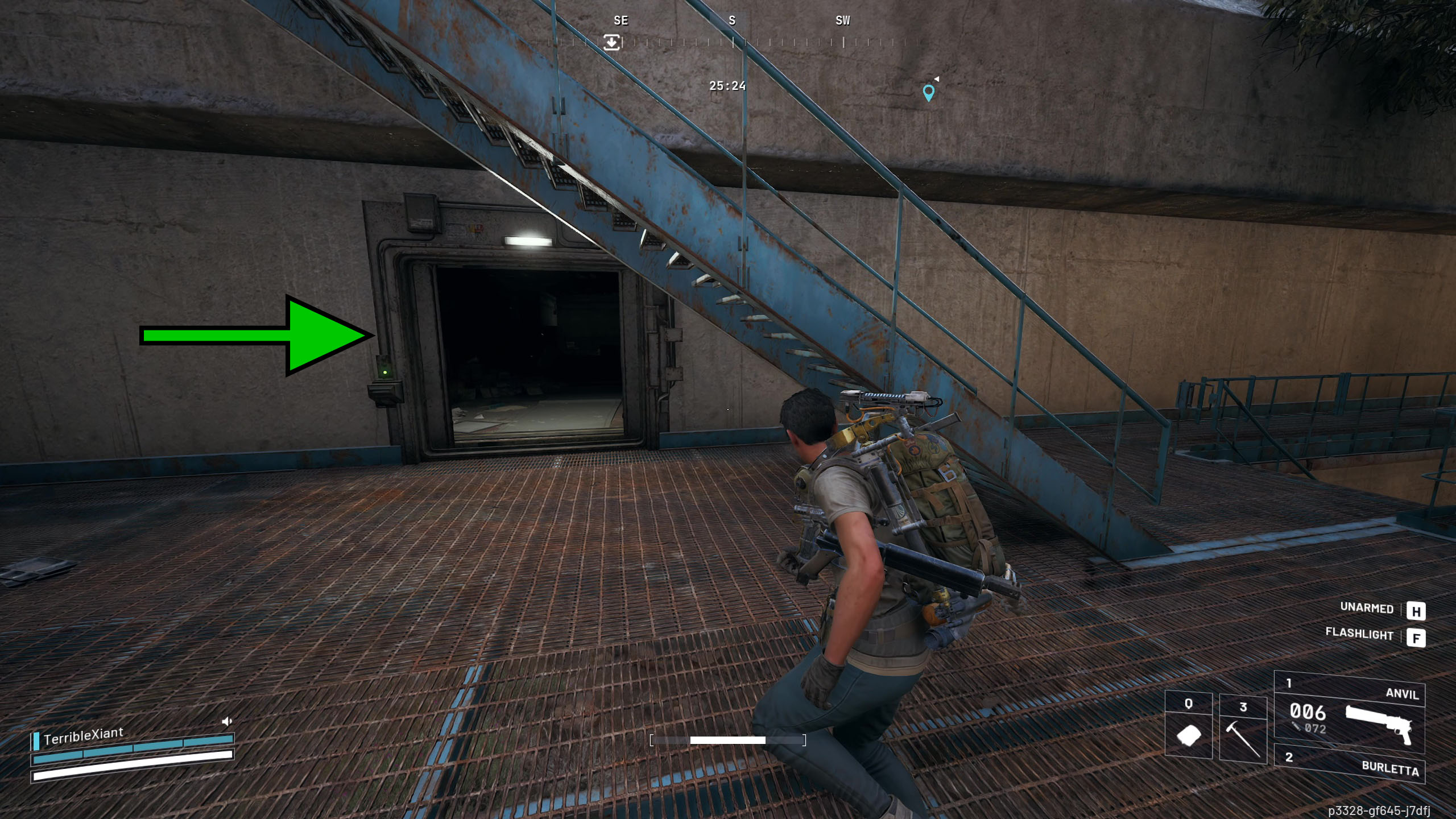Click the speaker icon beside TerribleXiant
The width and height of the screenshot is (1456, 819).
(x=227, y=722)
